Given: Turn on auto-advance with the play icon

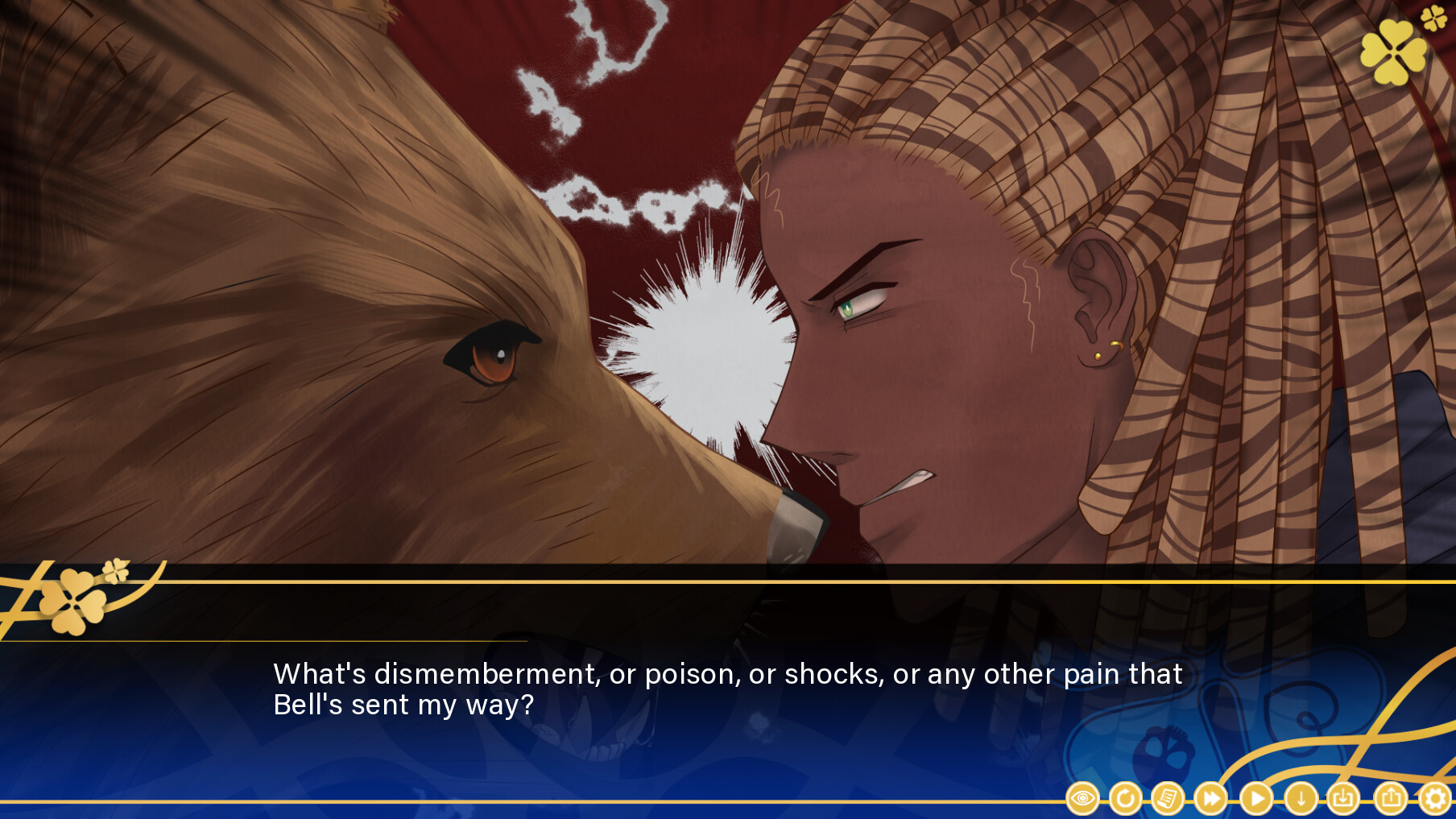Looking at the screenshot, I should pos(1258,799).
